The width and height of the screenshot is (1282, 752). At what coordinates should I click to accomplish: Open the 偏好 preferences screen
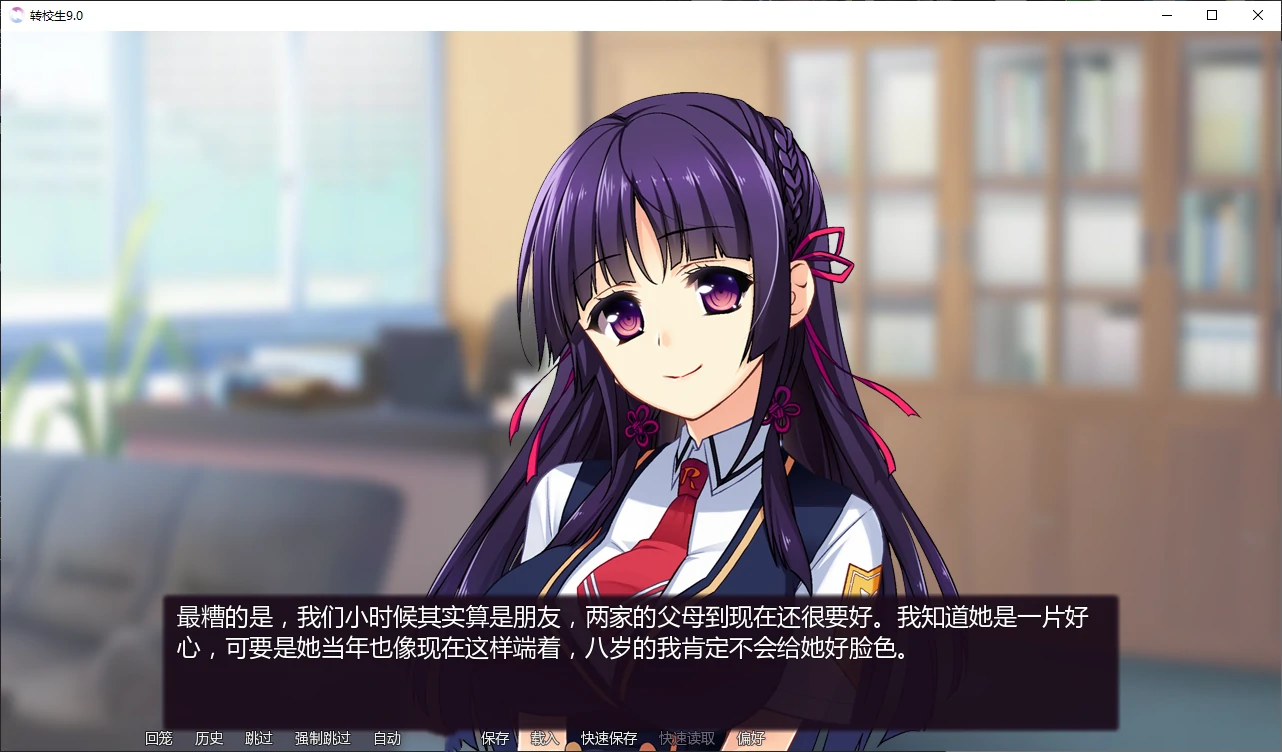750,738
